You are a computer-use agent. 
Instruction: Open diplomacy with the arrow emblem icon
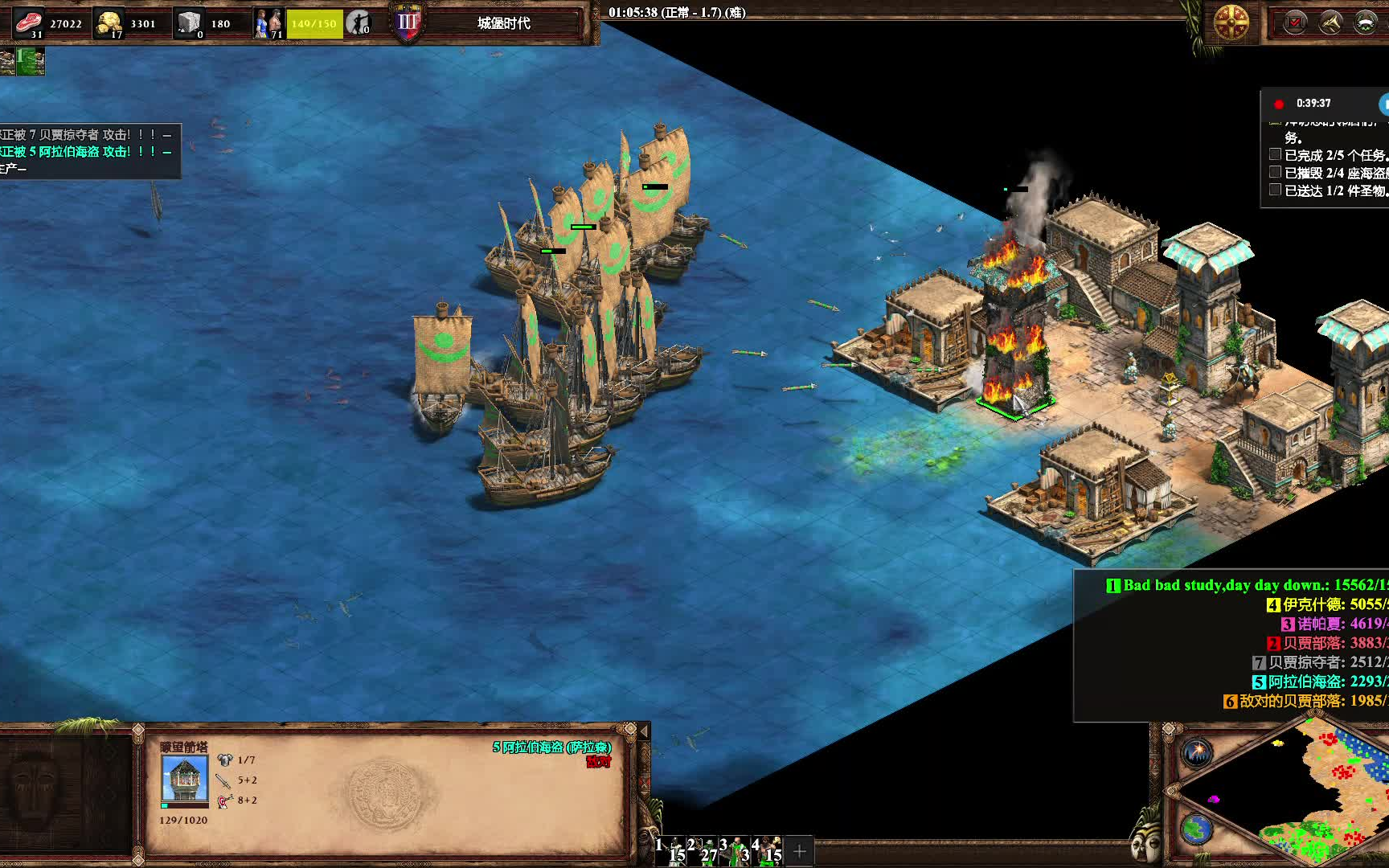(x=1330, y=23)
